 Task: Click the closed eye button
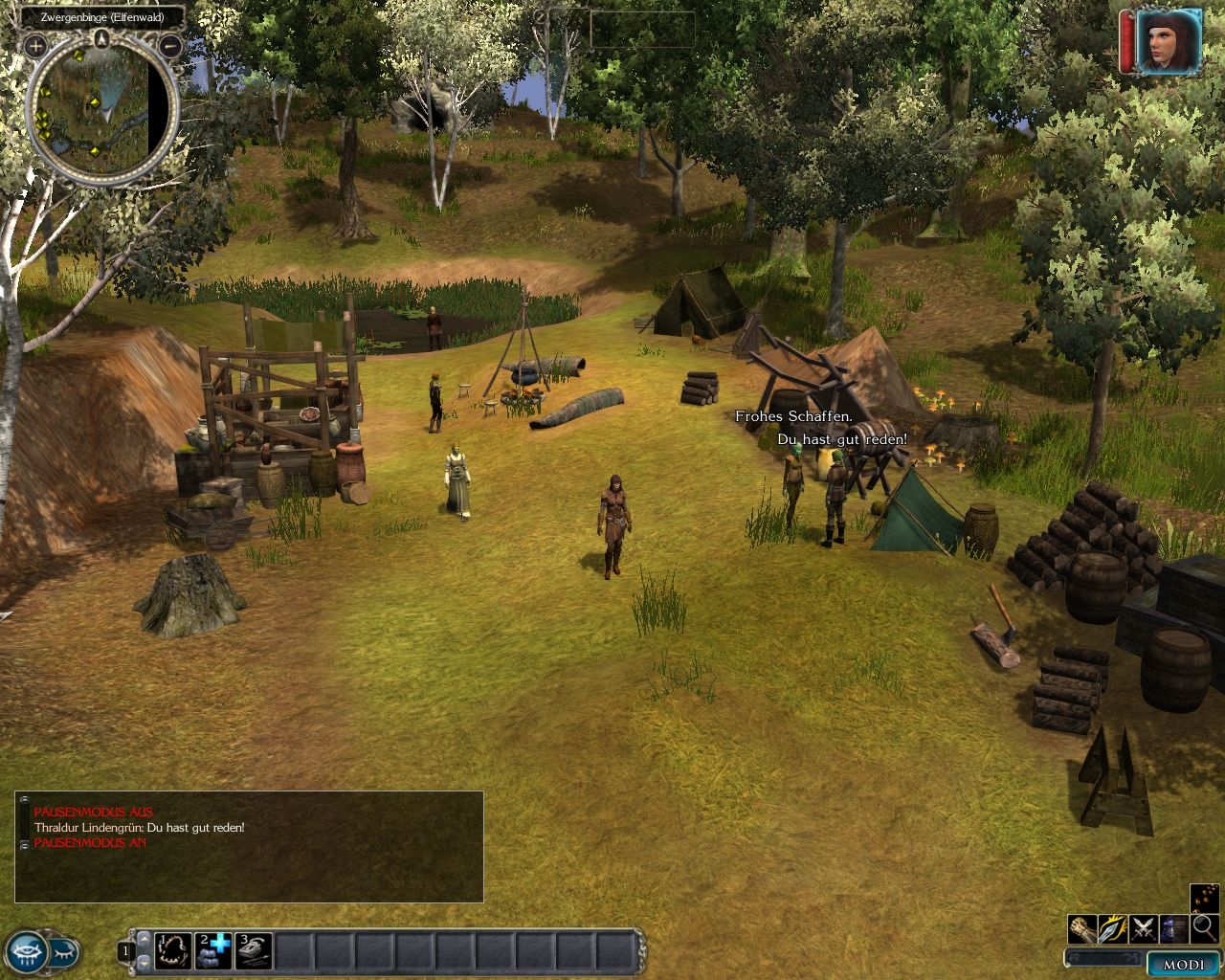(x=64, y=952)
